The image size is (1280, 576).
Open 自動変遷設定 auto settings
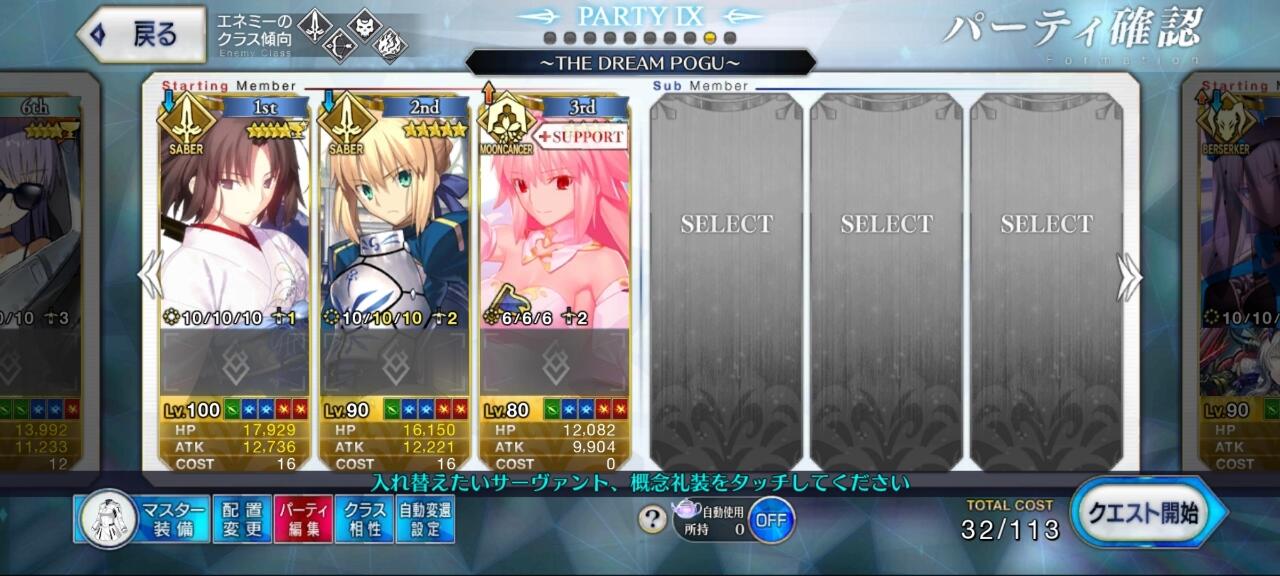[425, 519]
